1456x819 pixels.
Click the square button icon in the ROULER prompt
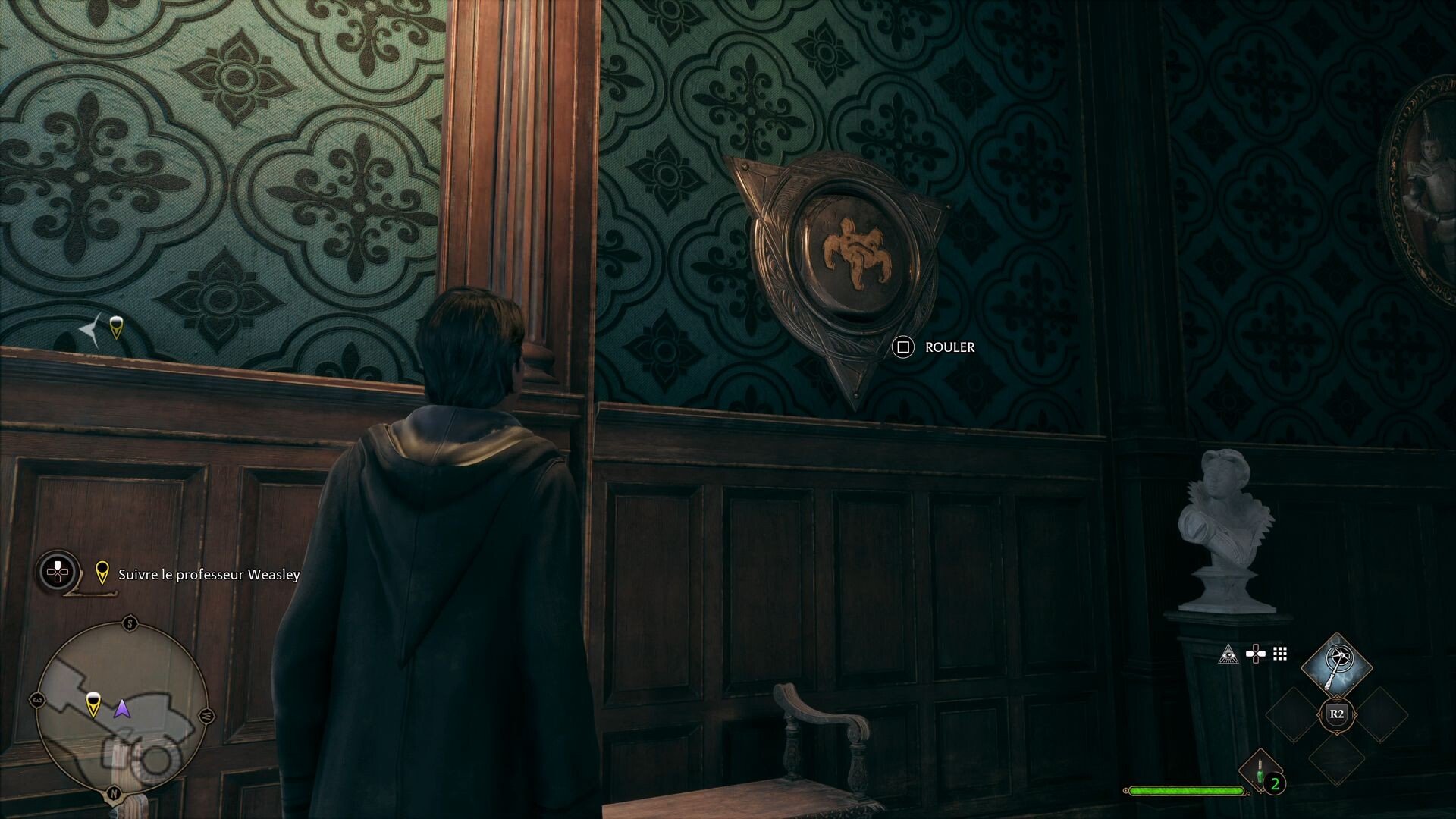tap(902, 348)
